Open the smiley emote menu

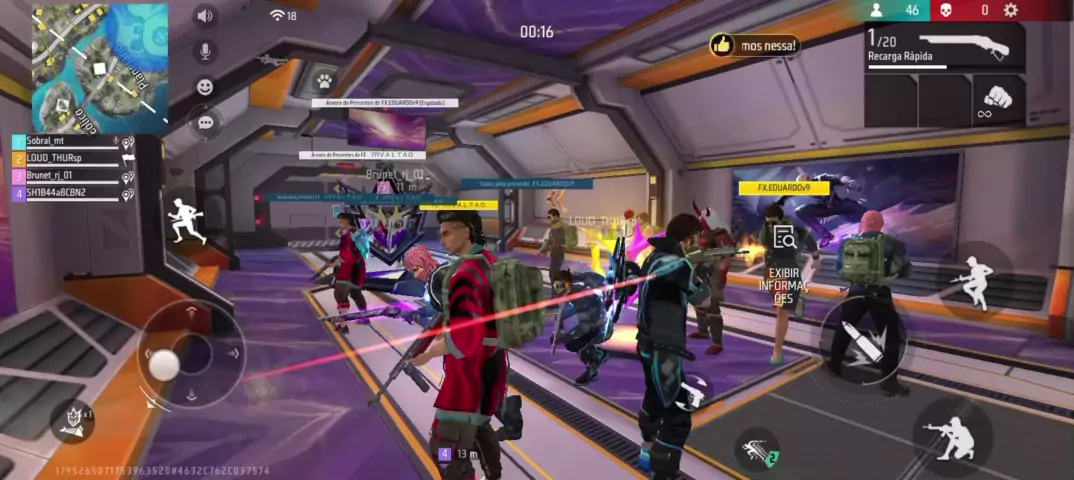[205, 87]
